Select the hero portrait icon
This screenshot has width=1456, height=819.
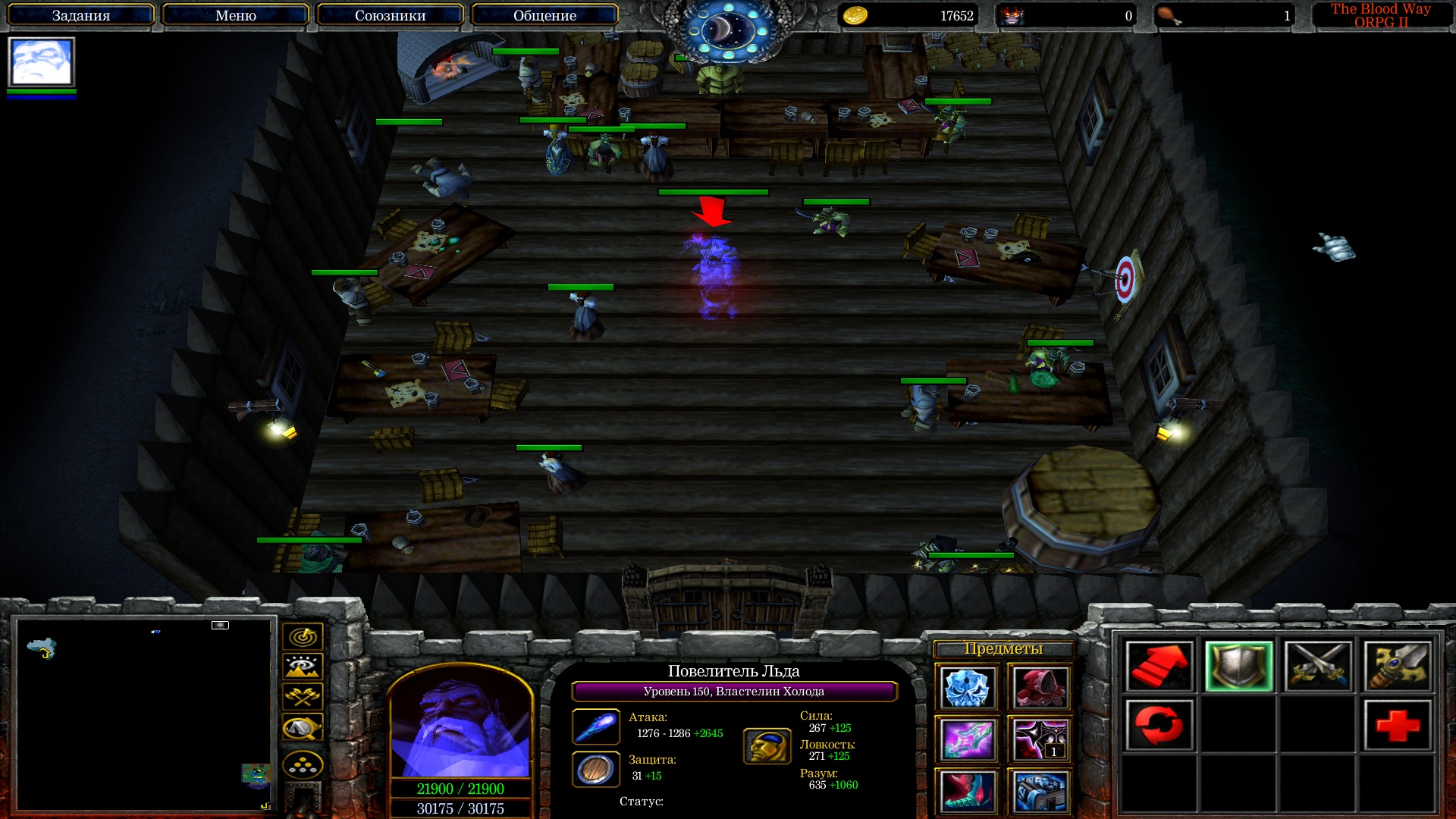tap(41, 62)
